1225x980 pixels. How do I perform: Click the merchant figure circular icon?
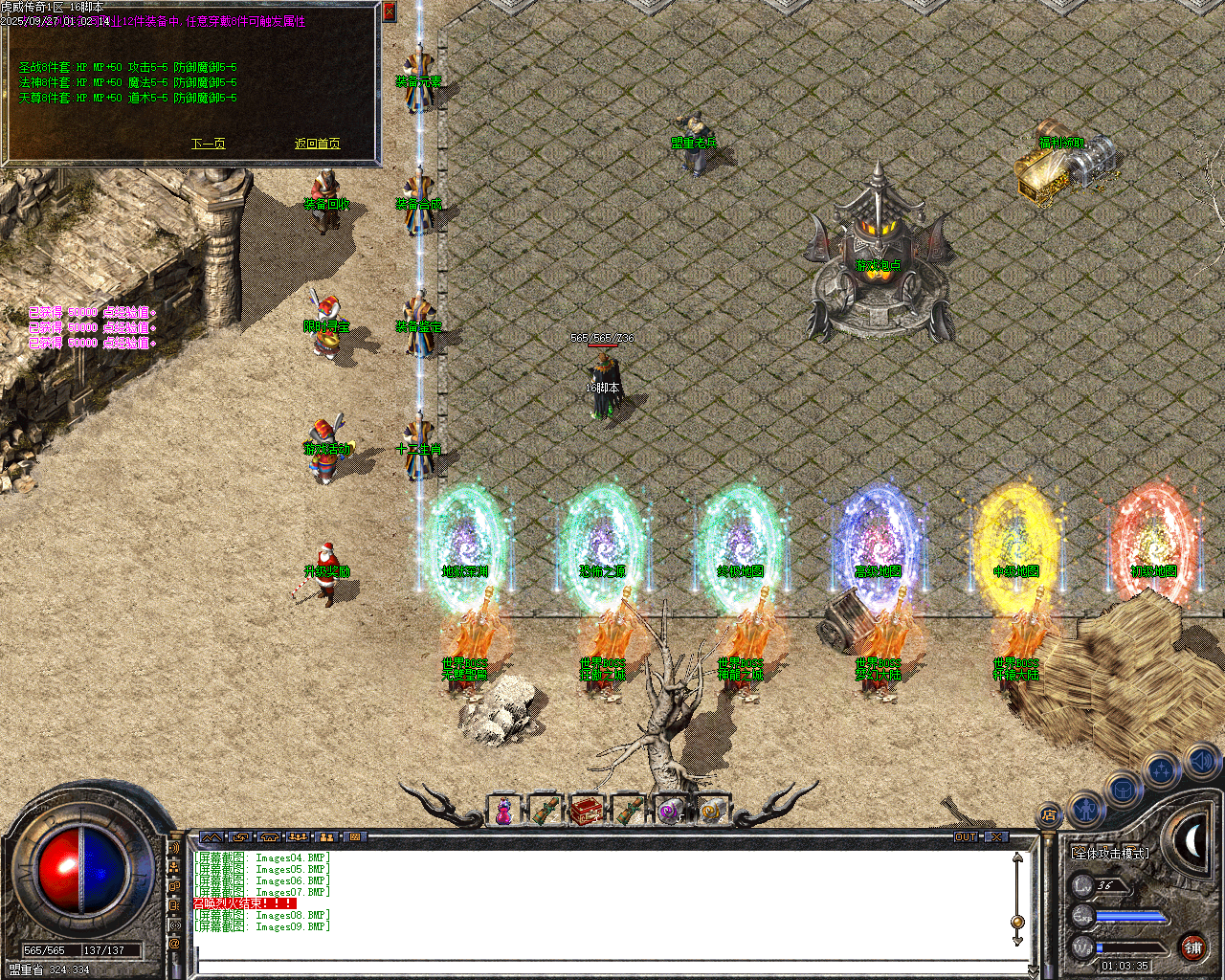(x=1086, y=808)
